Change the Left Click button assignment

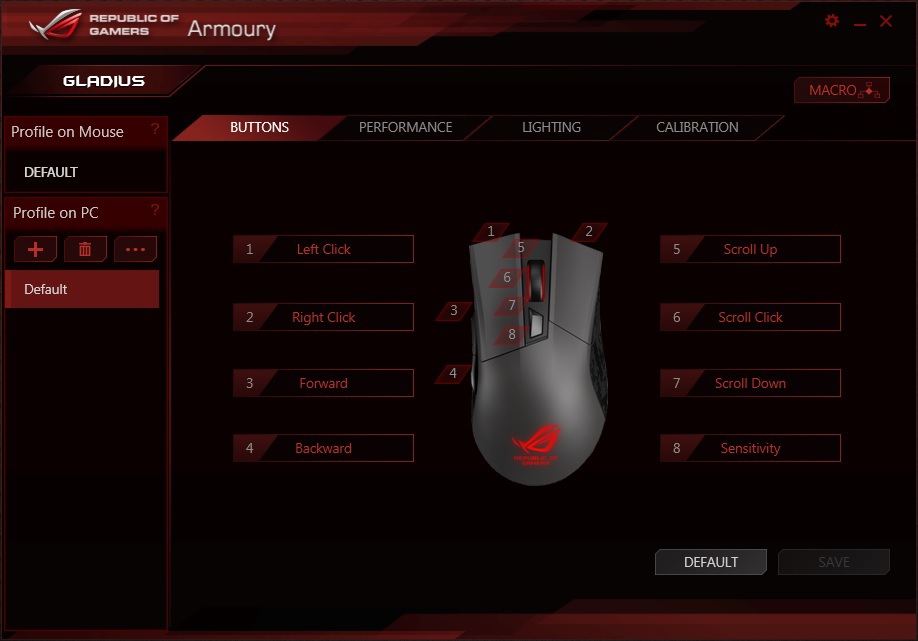323,249
